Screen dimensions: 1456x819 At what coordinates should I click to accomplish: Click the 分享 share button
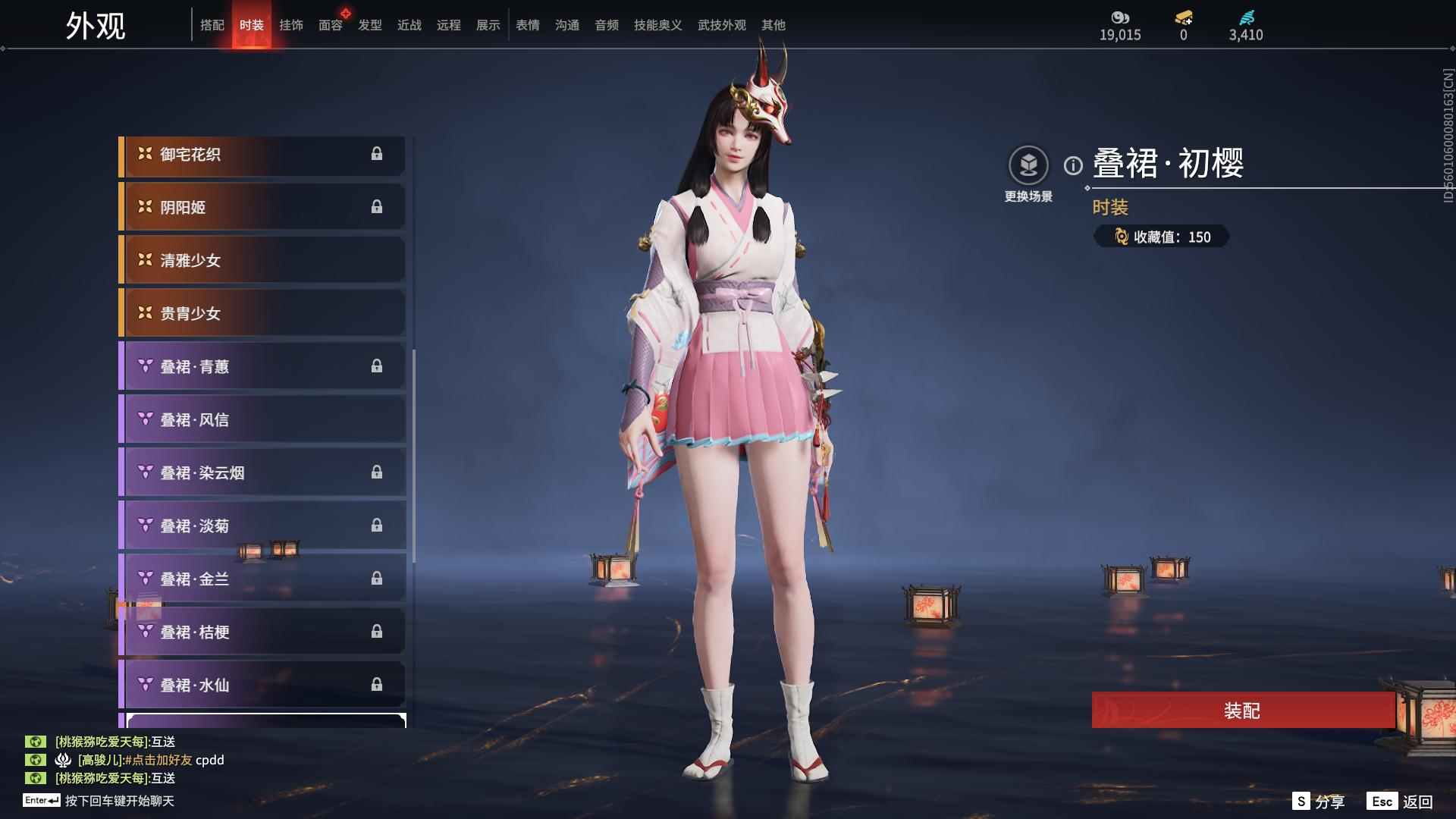[x=1319, y=801]
